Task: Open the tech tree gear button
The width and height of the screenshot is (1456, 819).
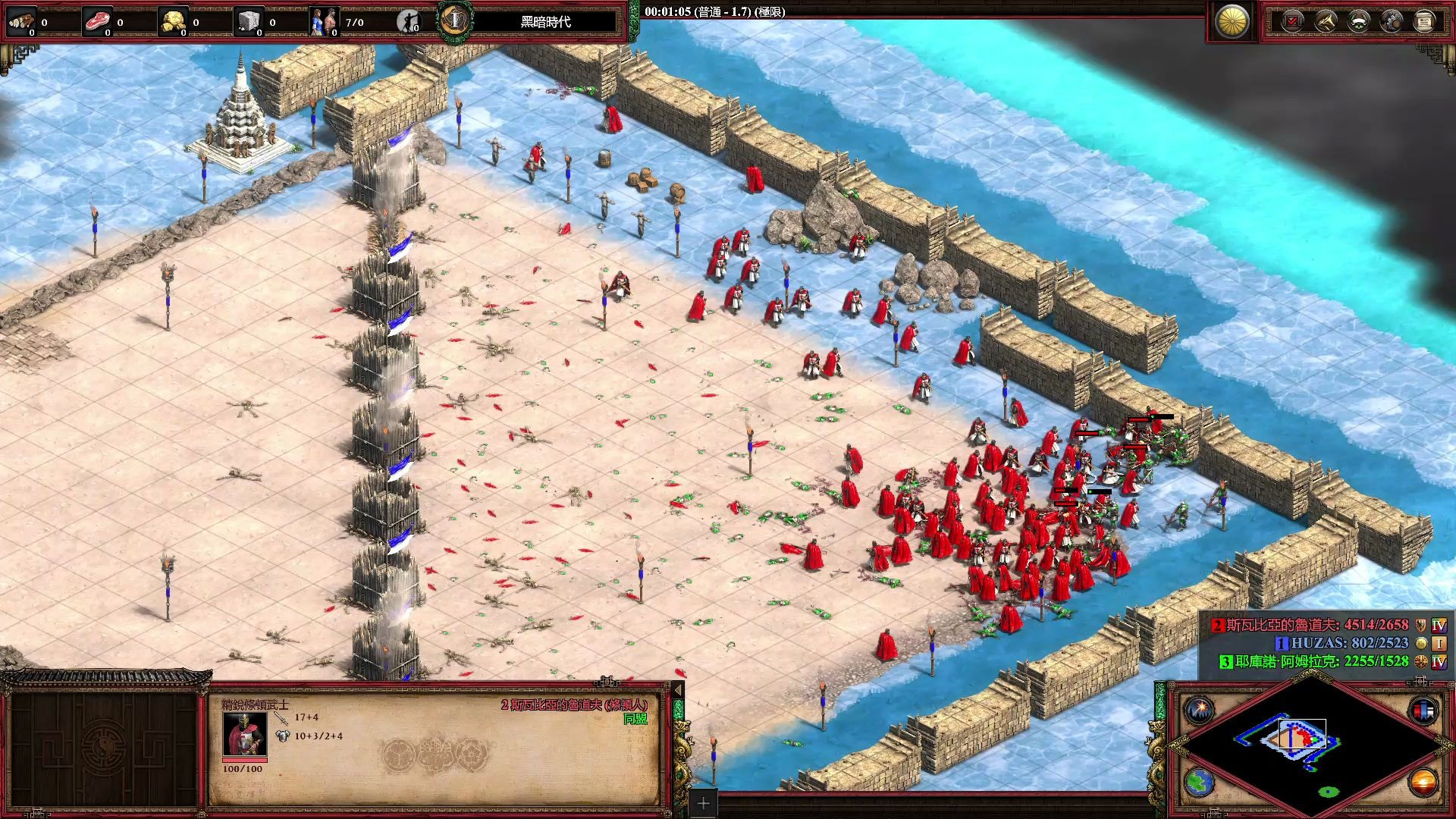Action: (x=1392, y=21)
